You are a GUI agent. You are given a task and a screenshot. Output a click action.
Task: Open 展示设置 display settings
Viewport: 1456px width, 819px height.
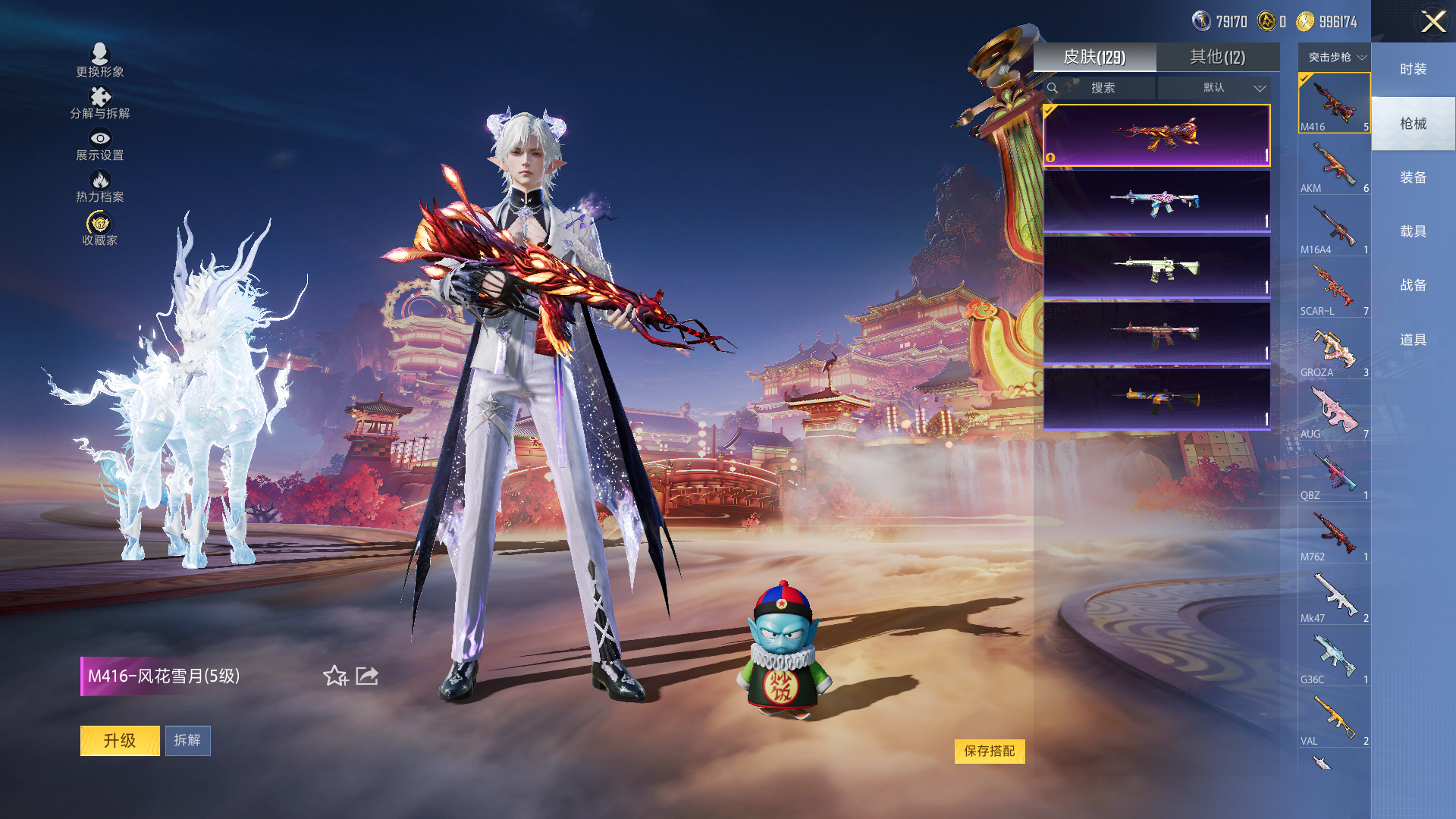(100, 144)
